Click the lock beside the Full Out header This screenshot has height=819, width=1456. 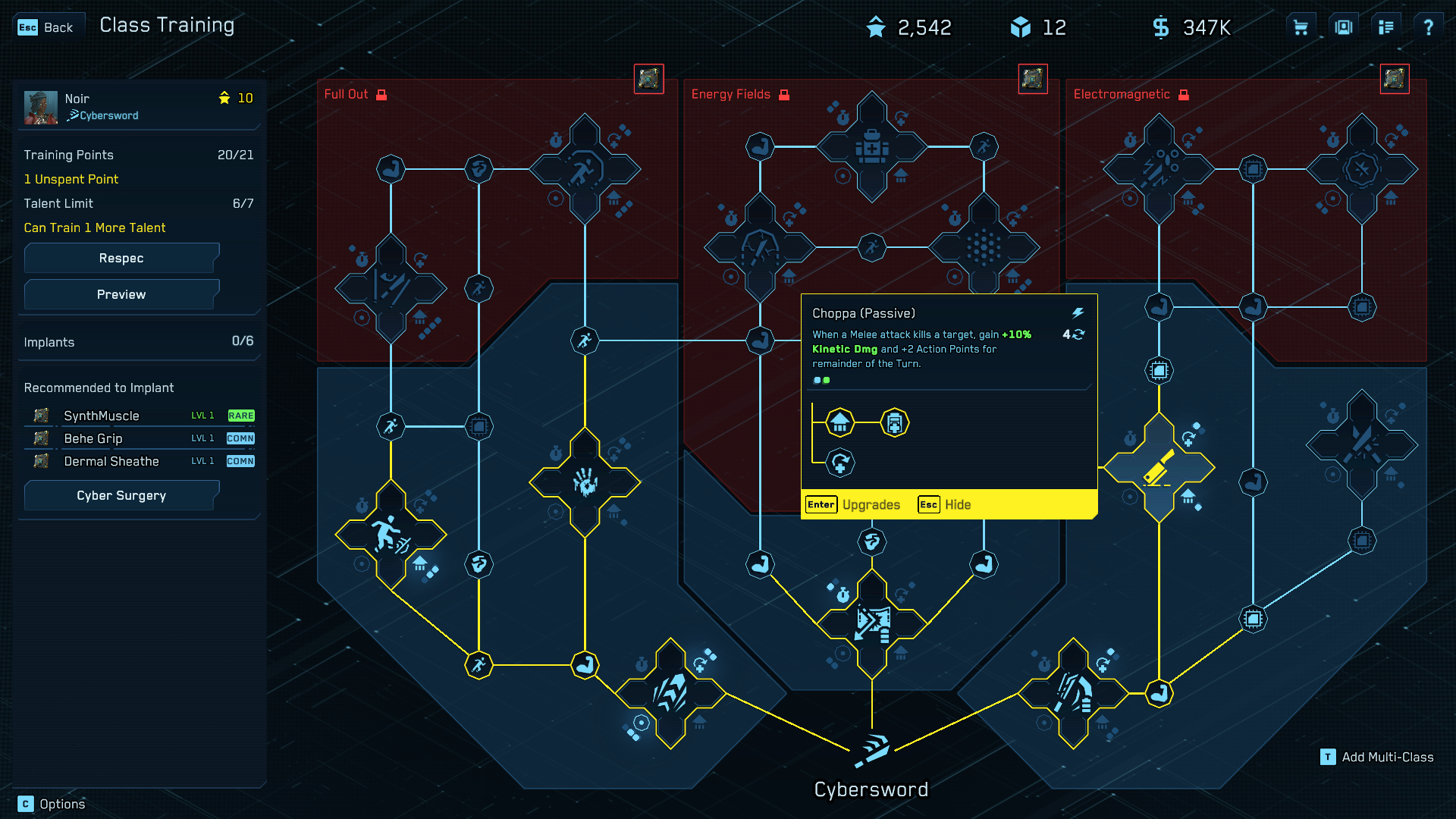[x=381, y=94]
